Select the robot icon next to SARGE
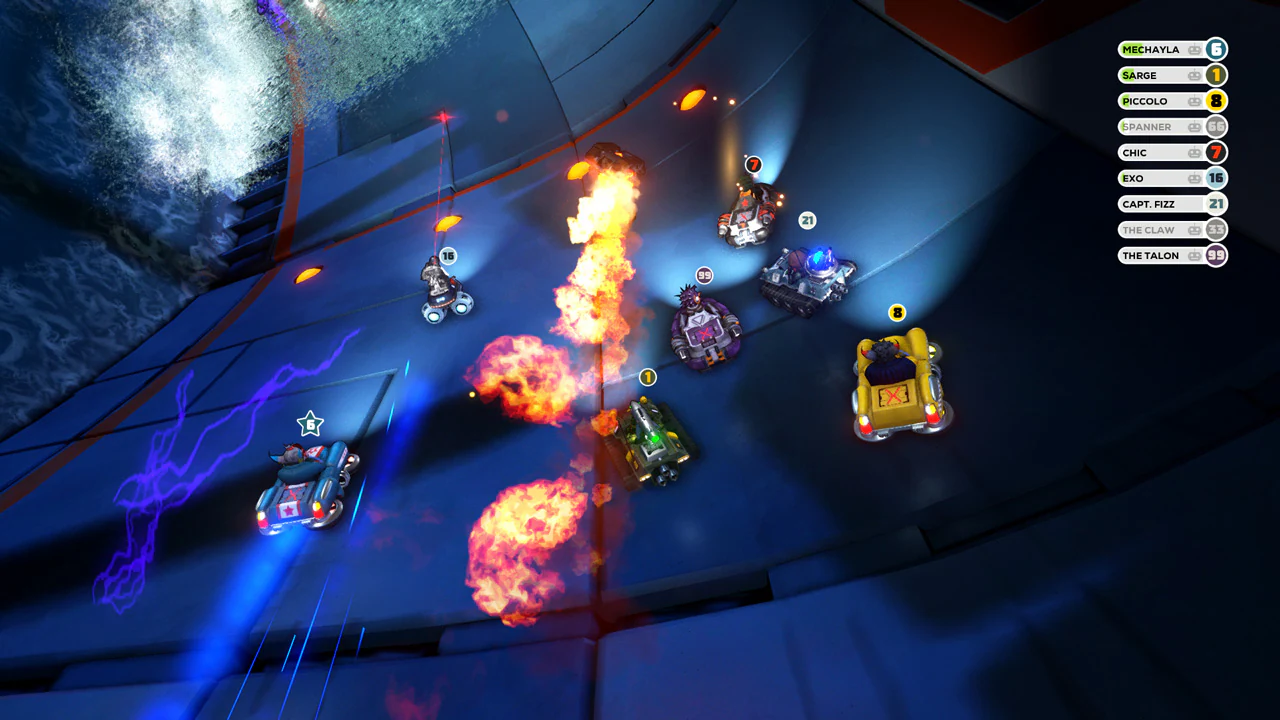This screenshot has width=1280, height=720. point(1194,75)
